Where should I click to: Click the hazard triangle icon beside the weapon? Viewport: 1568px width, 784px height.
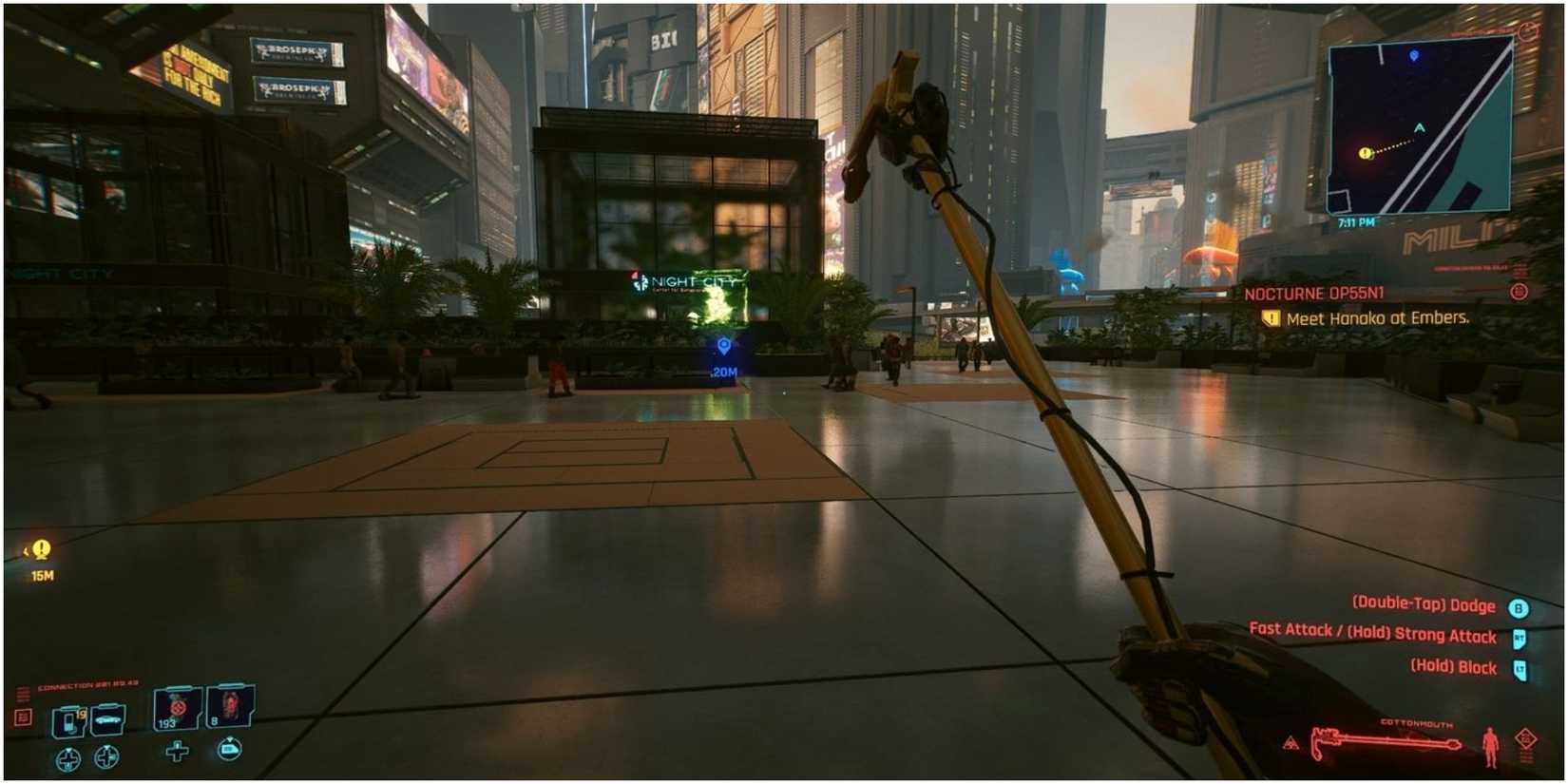coord(1292,743)
